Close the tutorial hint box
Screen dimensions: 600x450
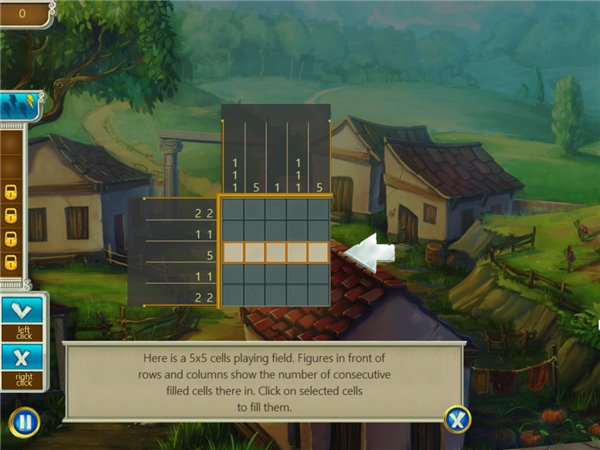point(457,419)
